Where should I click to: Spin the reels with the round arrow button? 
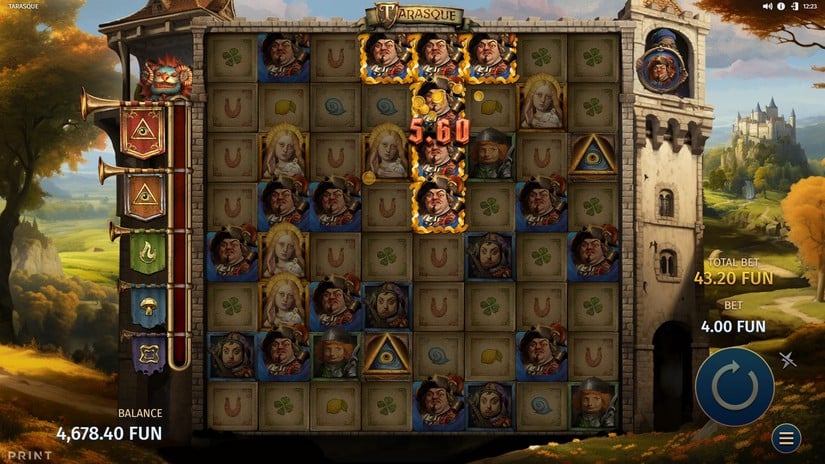click(734, 386)
